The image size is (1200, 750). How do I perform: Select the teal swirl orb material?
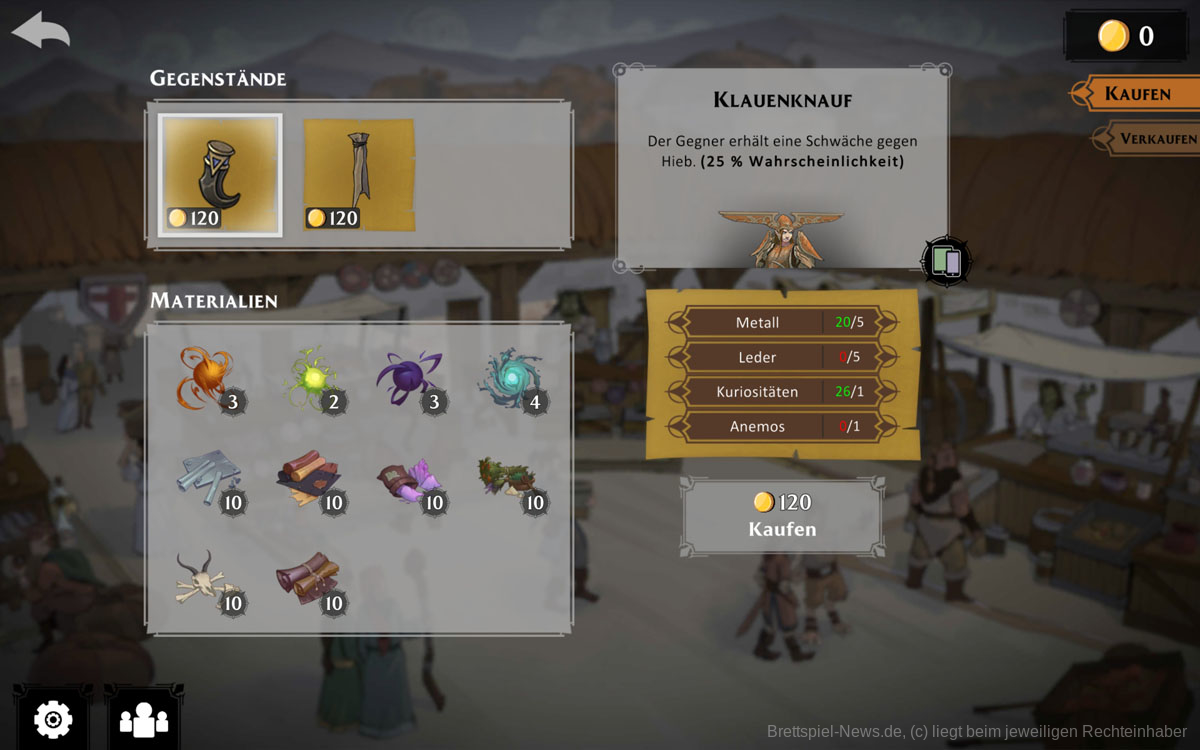click(x=511, y=378)
